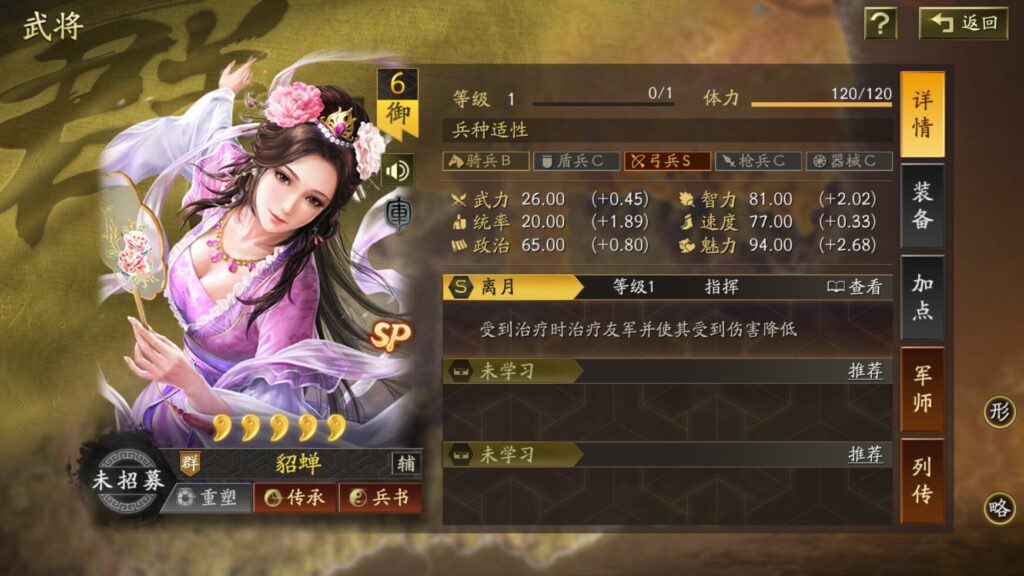Toggle the round 略 button
1024x576 pixels.
click(999, 508)
